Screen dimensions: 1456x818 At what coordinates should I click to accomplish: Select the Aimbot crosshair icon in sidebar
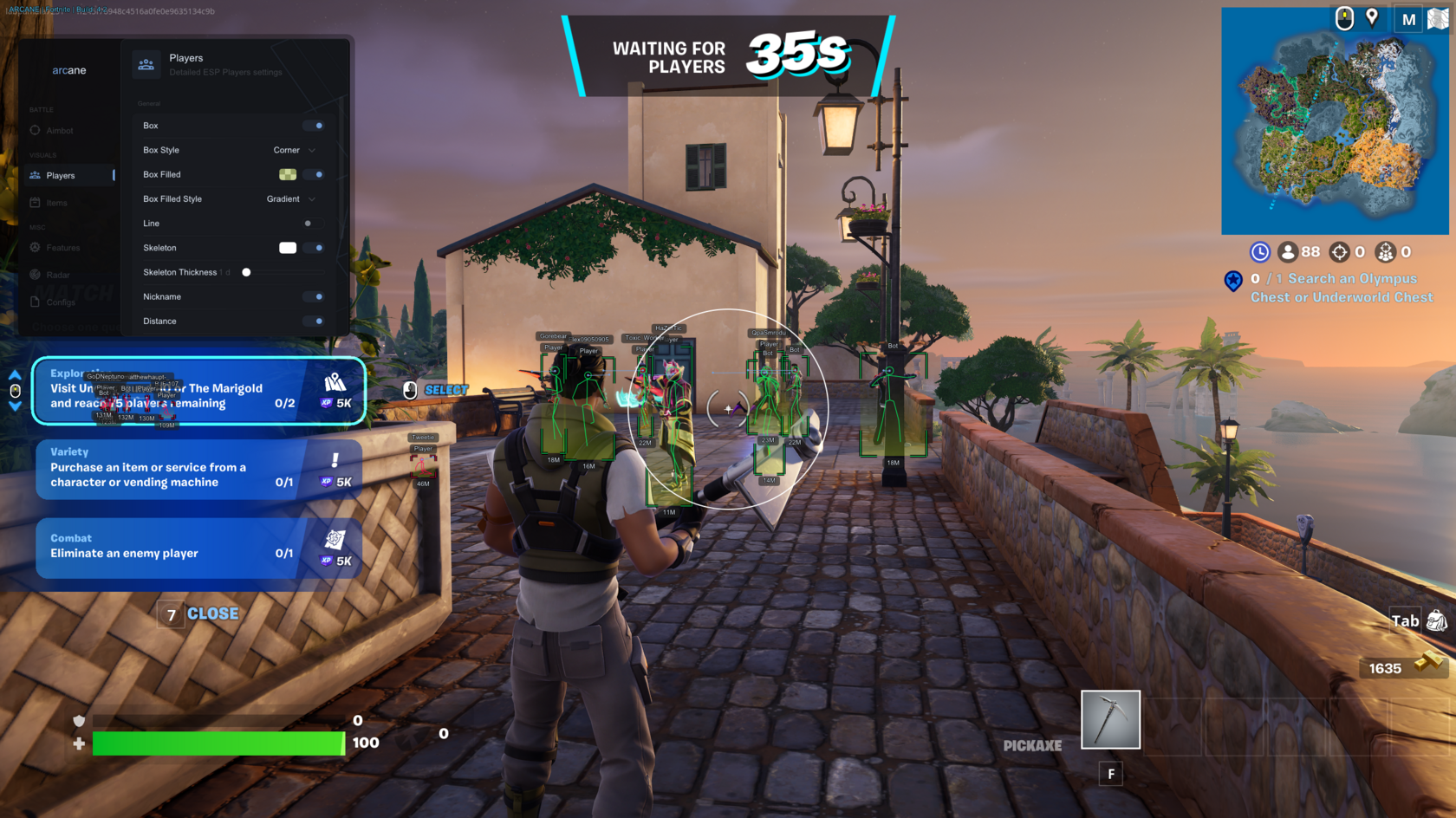[35, 130]
